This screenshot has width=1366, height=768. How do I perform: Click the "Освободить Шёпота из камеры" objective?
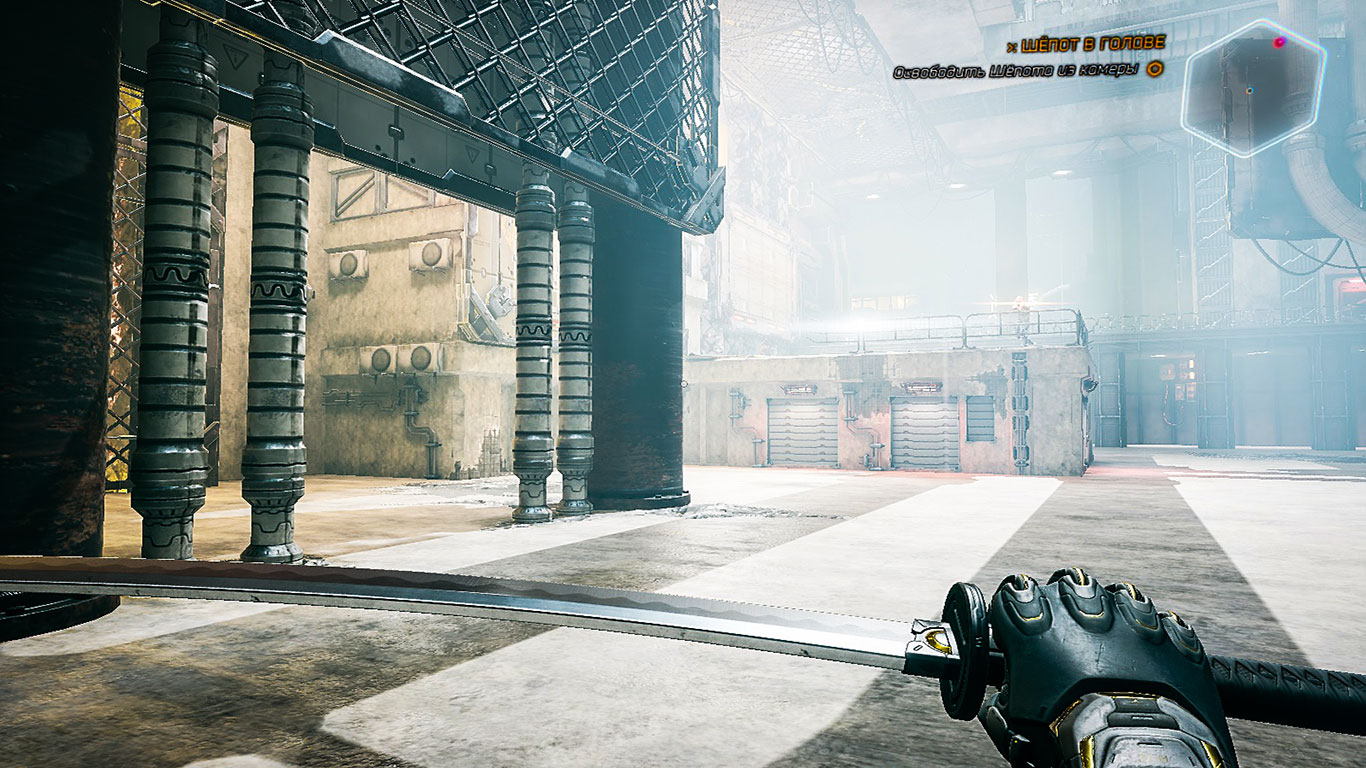point(1016,70)
